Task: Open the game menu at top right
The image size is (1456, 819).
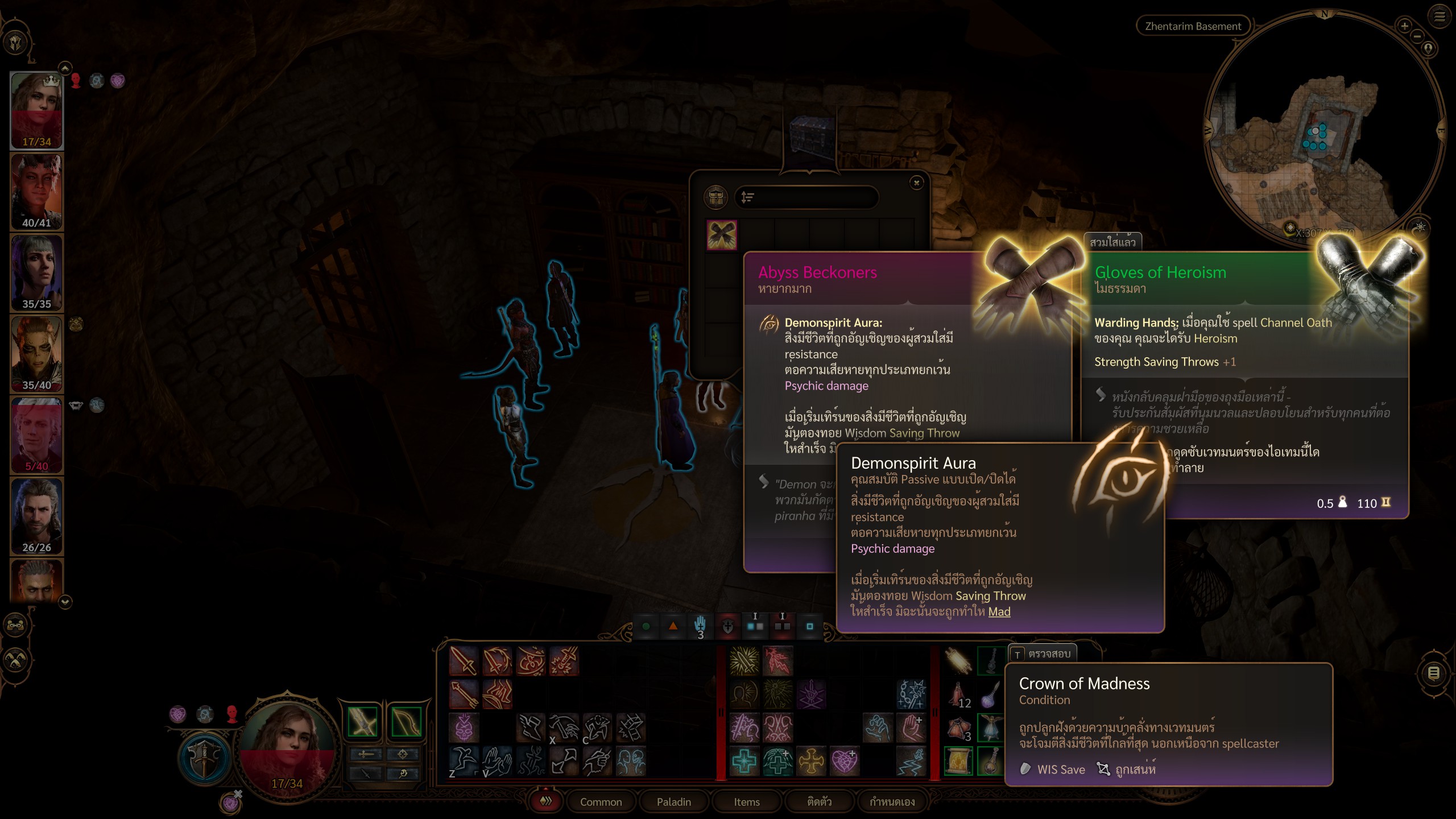Action: point(1440,16)
